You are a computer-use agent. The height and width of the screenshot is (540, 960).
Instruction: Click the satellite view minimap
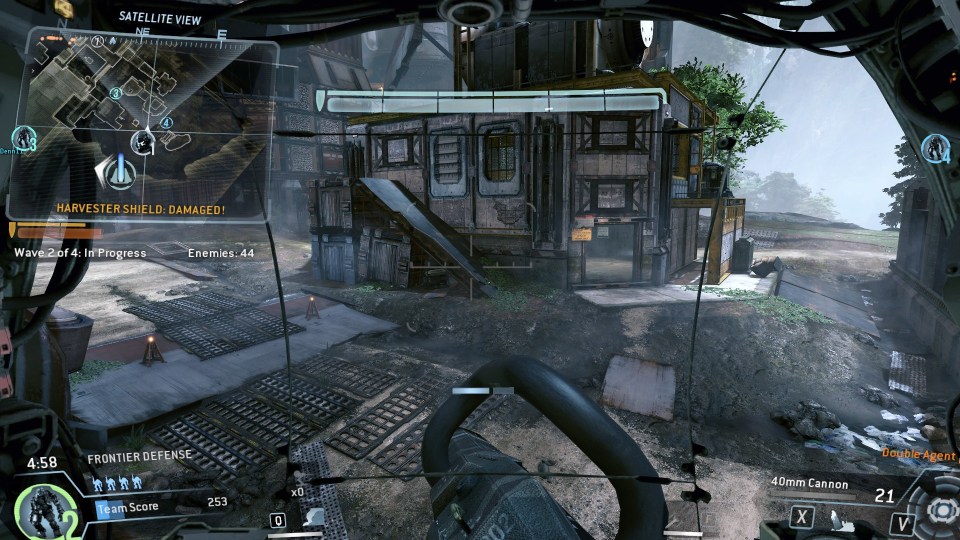140,118
